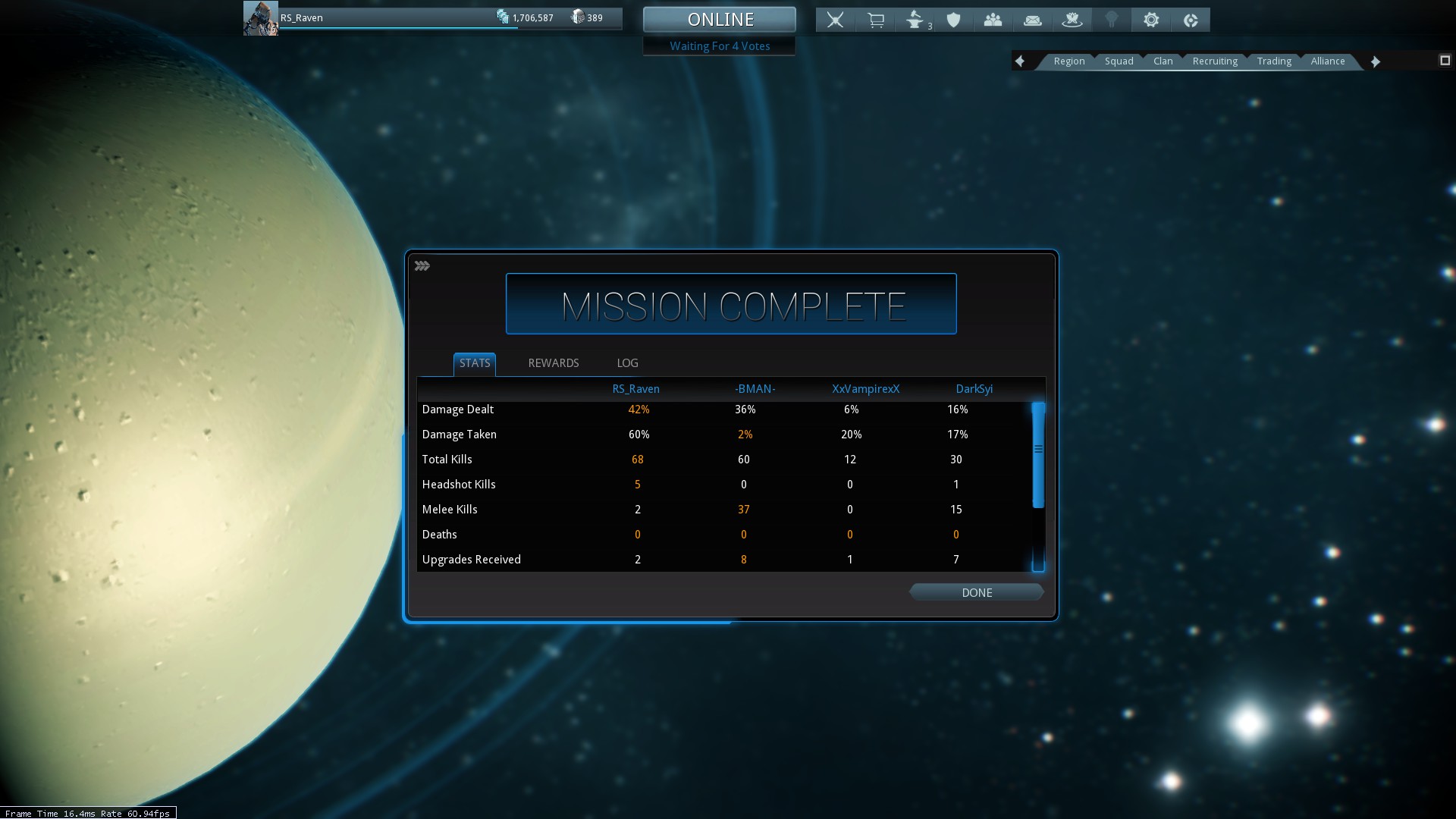
Task: Open the LOG tab
Action: coord(627,363)
